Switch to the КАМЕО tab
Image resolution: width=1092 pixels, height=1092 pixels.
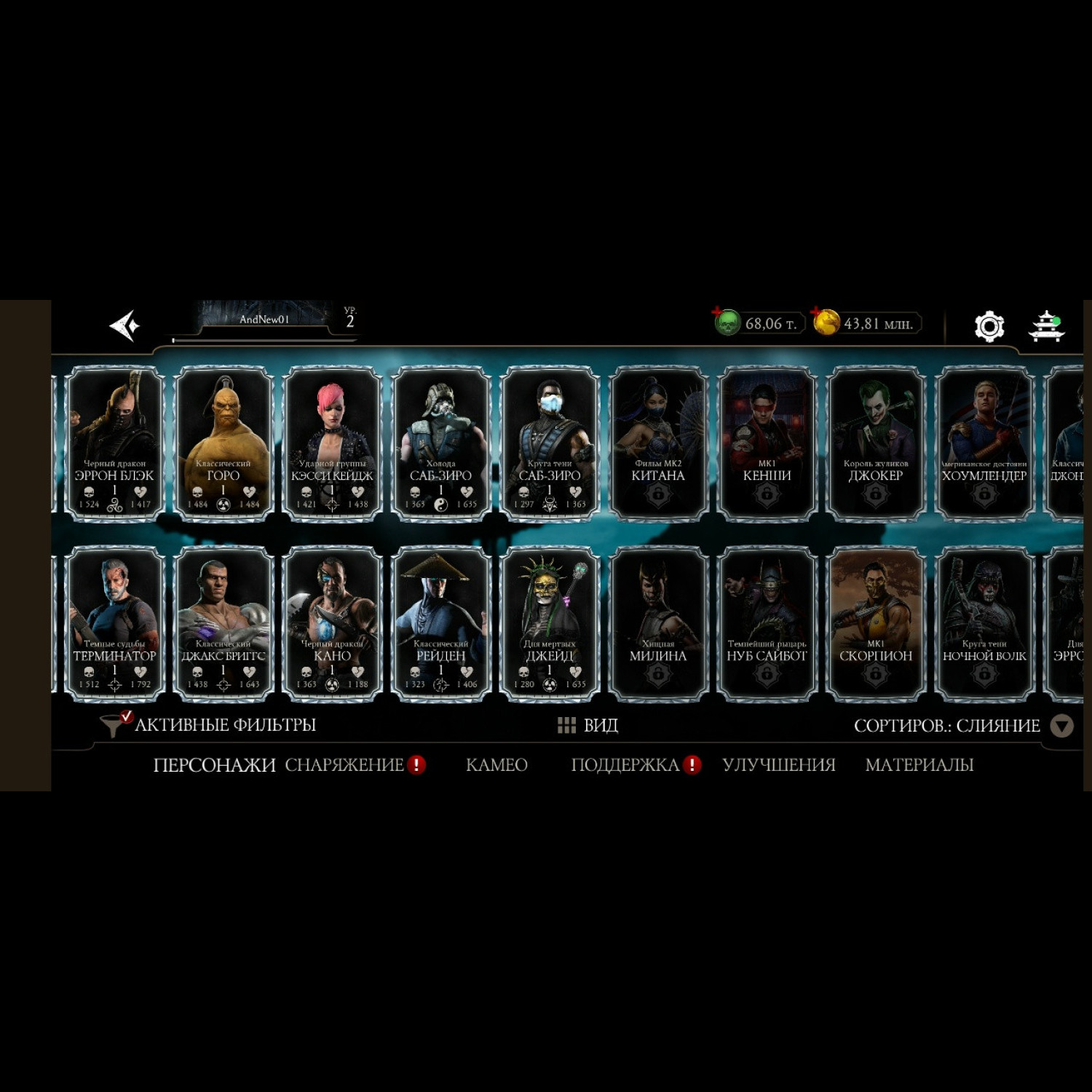pos(496,765)
